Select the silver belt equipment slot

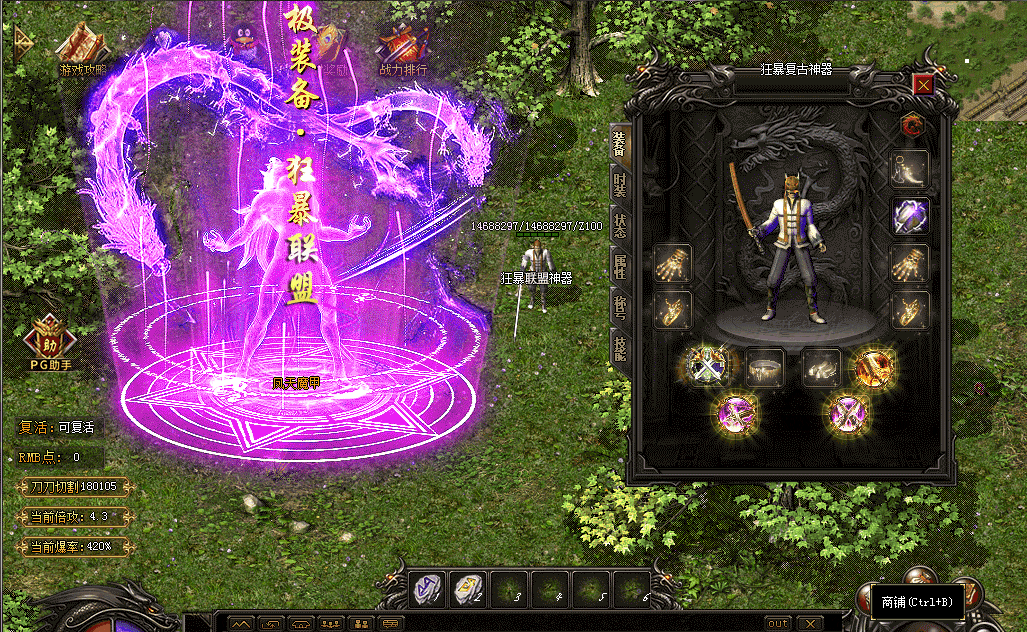click(x=766, y=367)
